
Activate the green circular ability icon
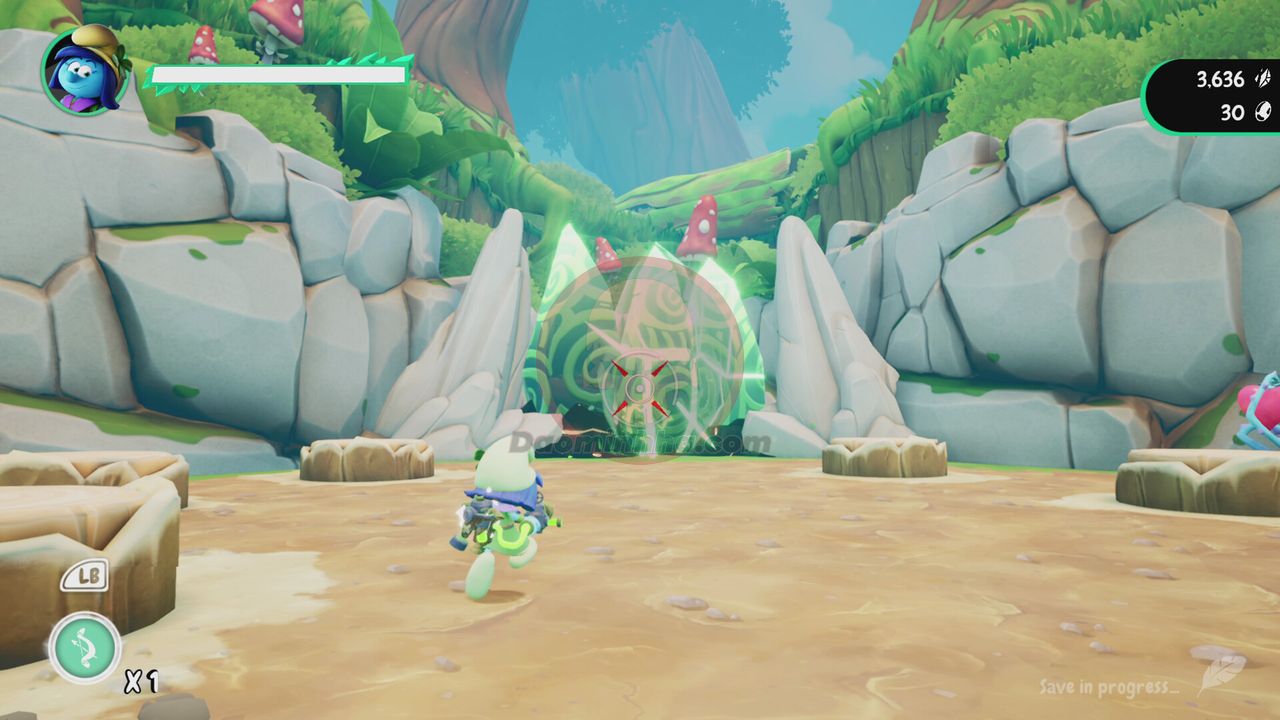[x=85, y=648]
